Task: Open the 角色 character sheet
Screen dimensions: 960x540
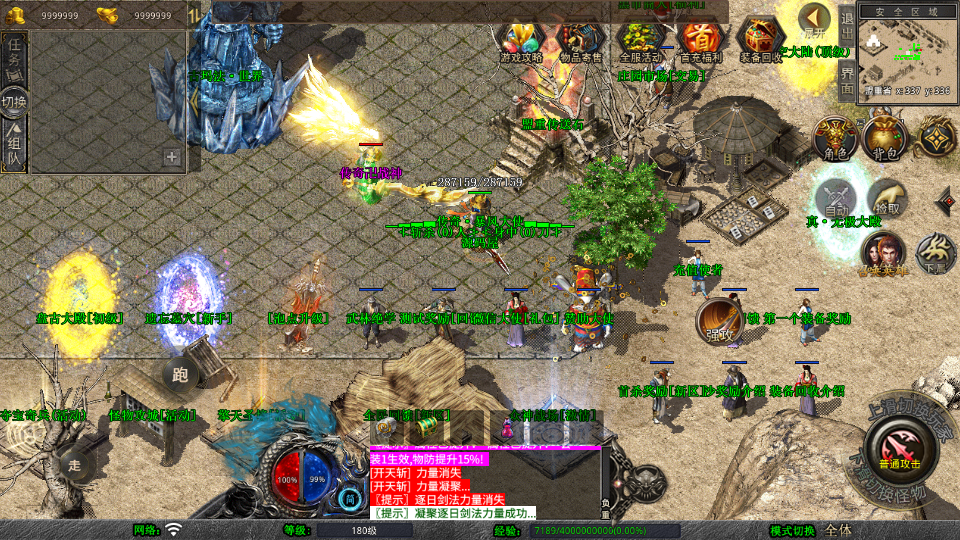Action: (833, 138)
